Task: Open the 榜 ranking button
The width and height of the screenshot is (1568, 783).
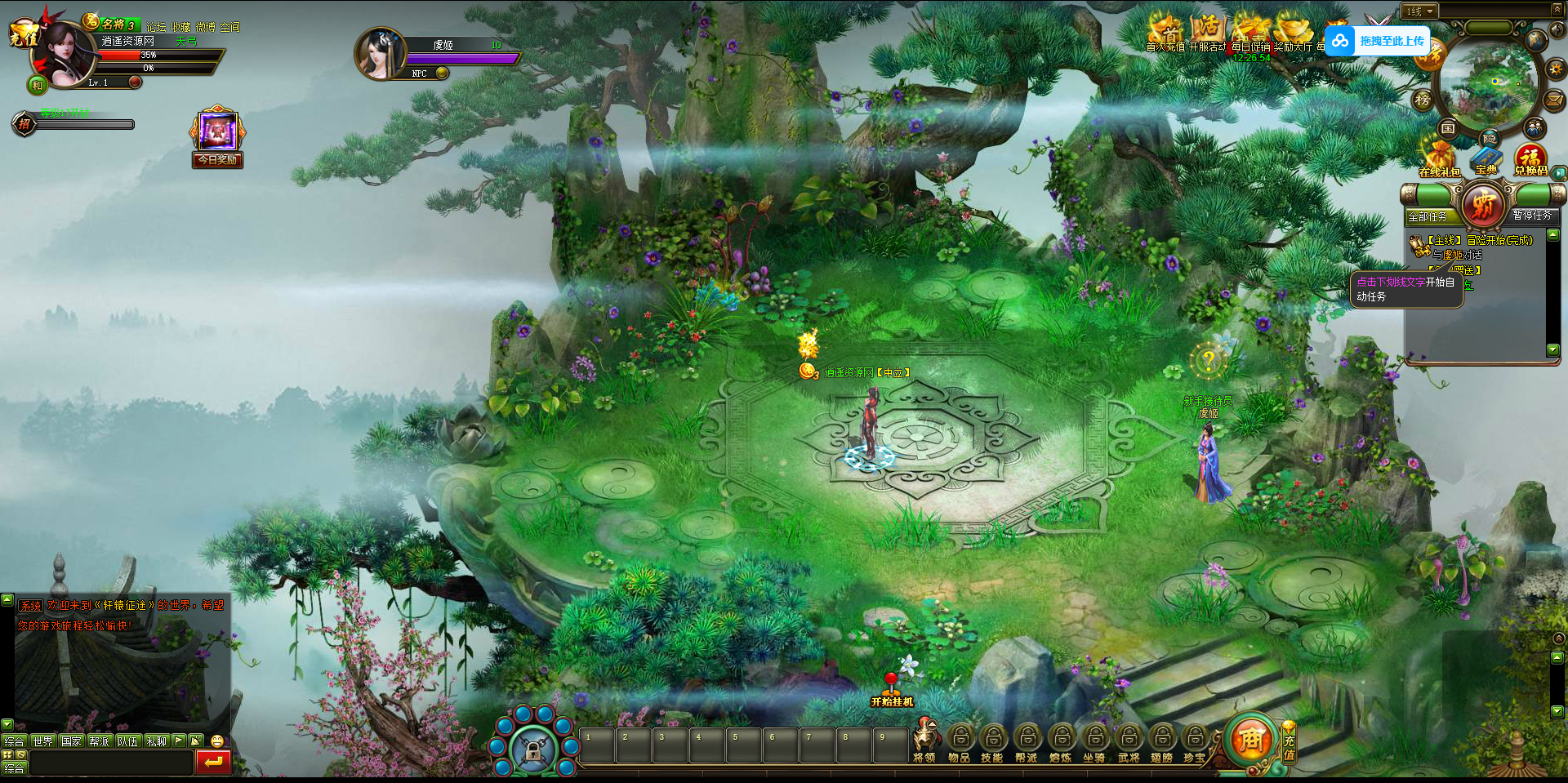Action: point(1423,100)
